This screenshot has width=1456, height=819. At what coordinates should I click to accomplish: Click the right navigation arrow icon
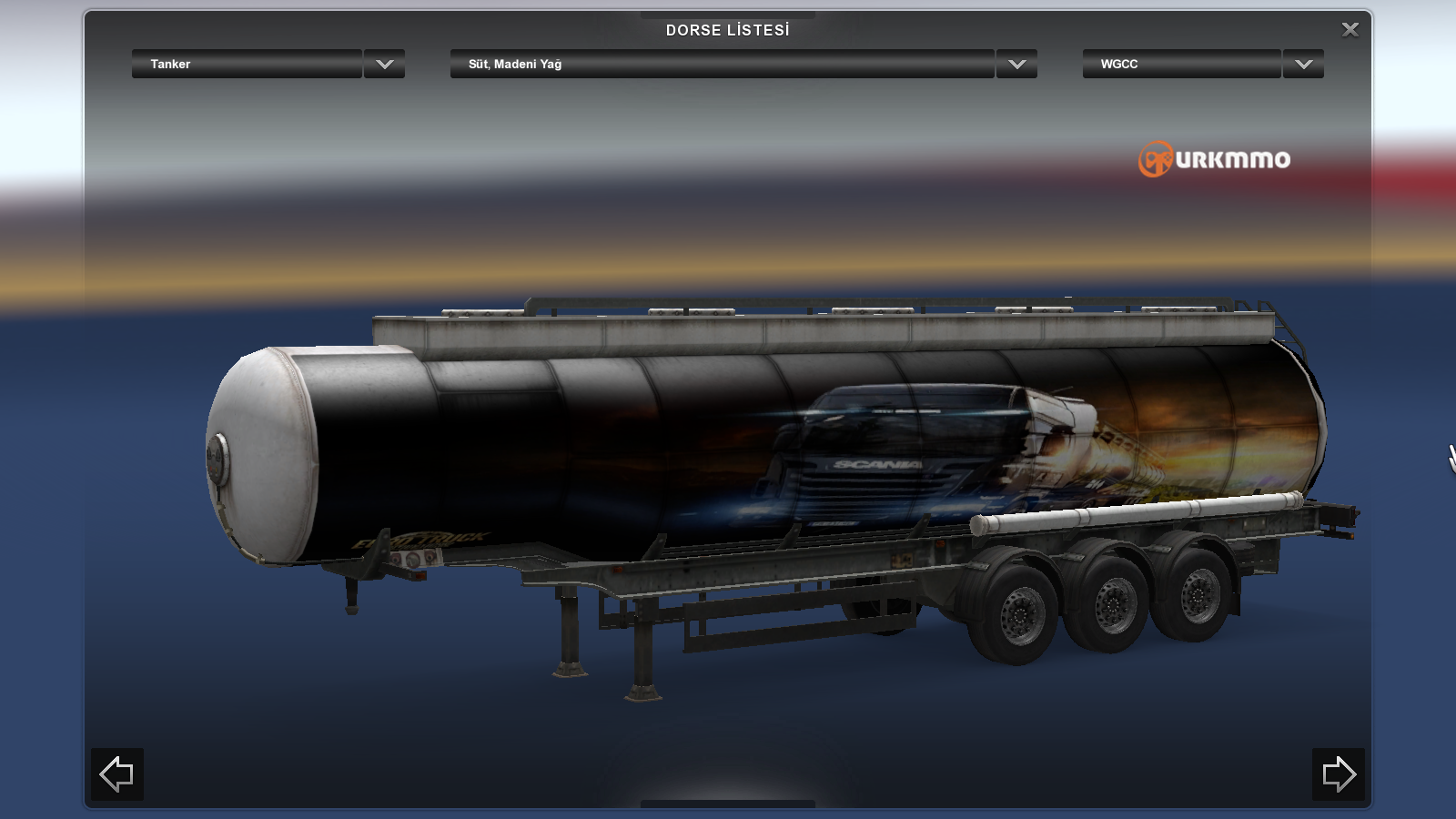1339,774
